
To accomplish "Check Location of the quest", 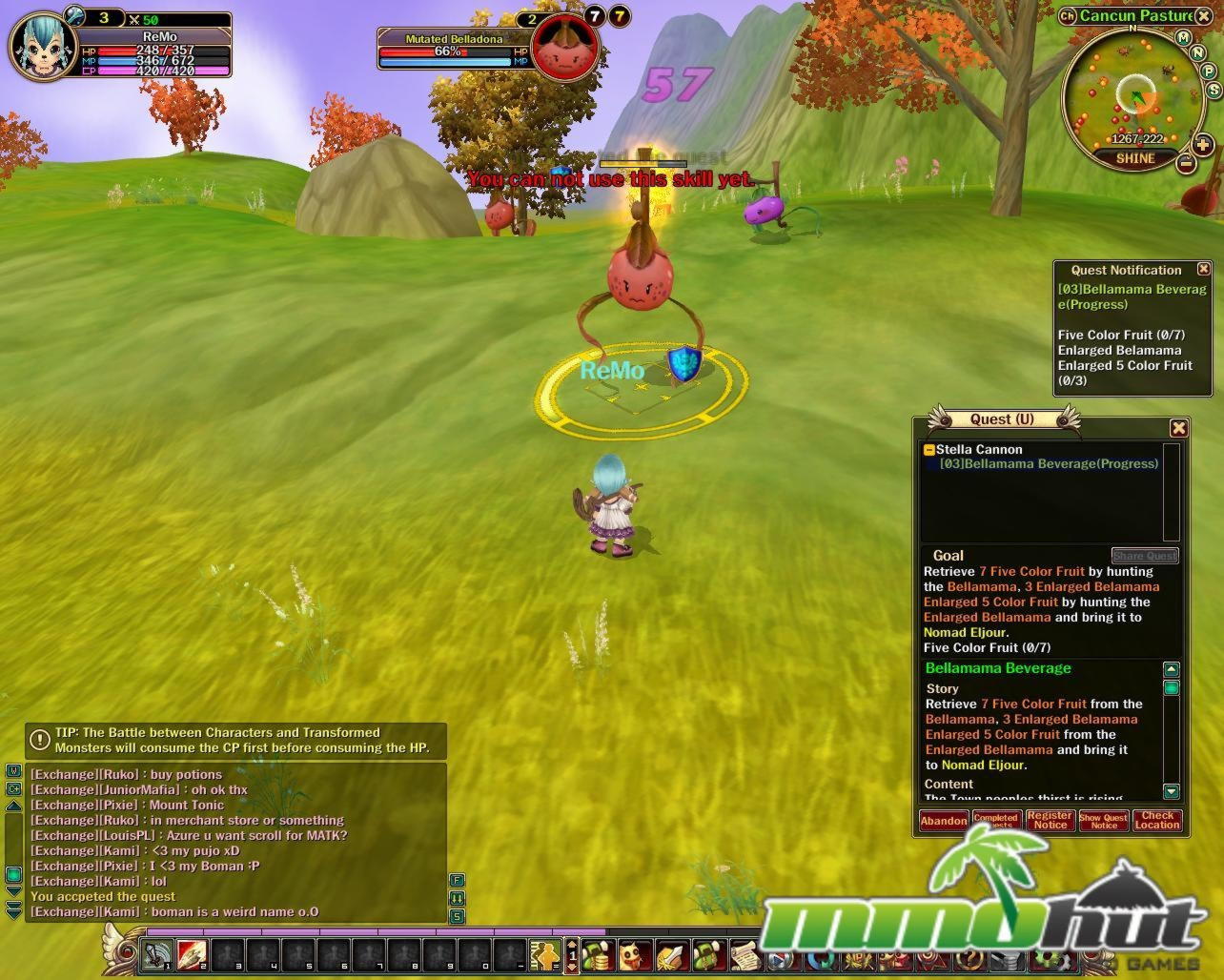I will [1157, 821].
